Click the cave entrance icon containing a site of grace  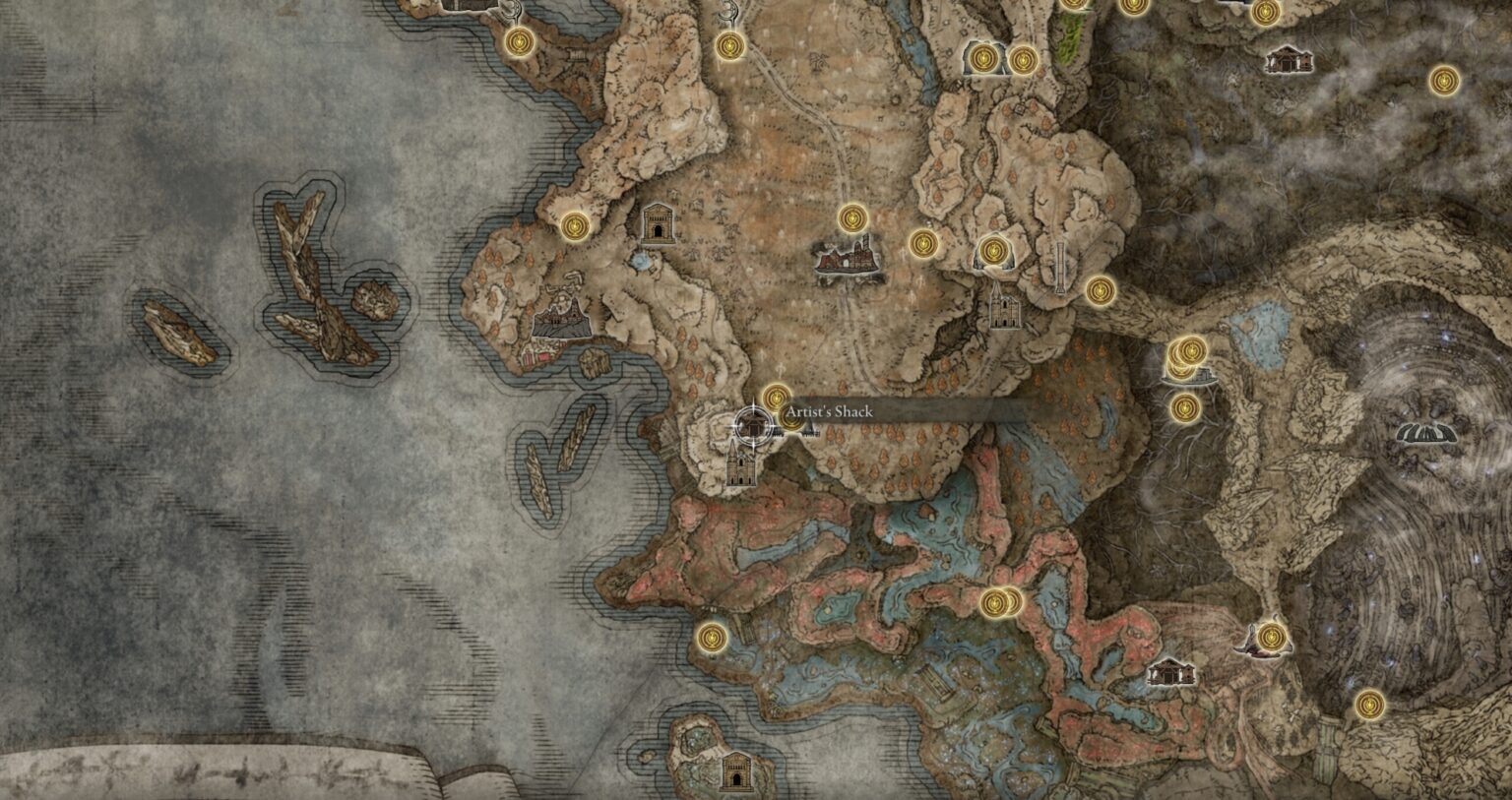(983, 57)
